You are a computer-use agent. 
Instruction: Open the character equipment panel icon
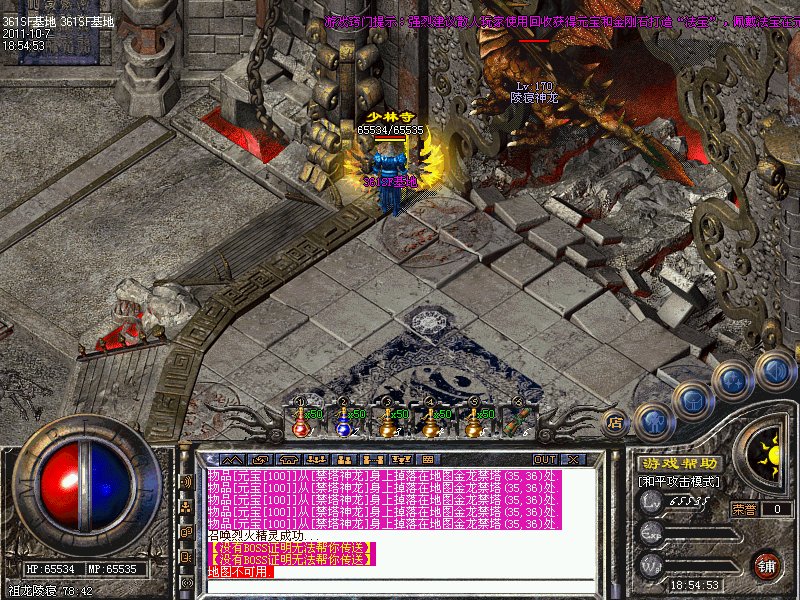pyautogui.click(x=652, y=421)
